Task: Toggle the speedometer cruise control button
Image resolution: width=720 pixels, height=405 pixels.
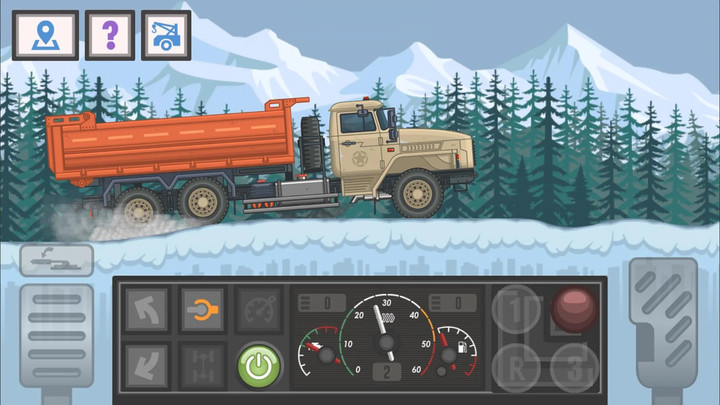Action: pyautogui.click(x=257, y=310)
